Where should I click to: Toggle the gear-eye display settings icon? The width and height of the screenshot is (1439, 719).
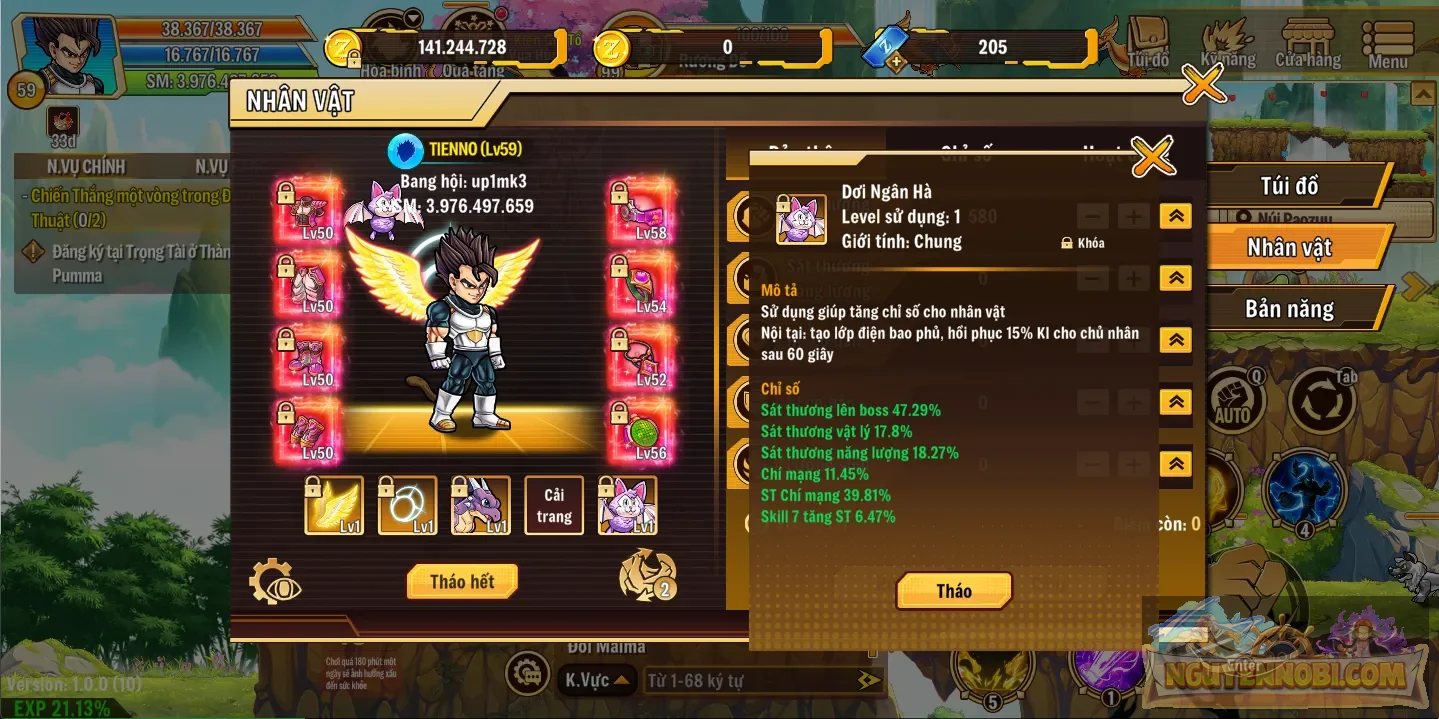click(x=274, y=582)
